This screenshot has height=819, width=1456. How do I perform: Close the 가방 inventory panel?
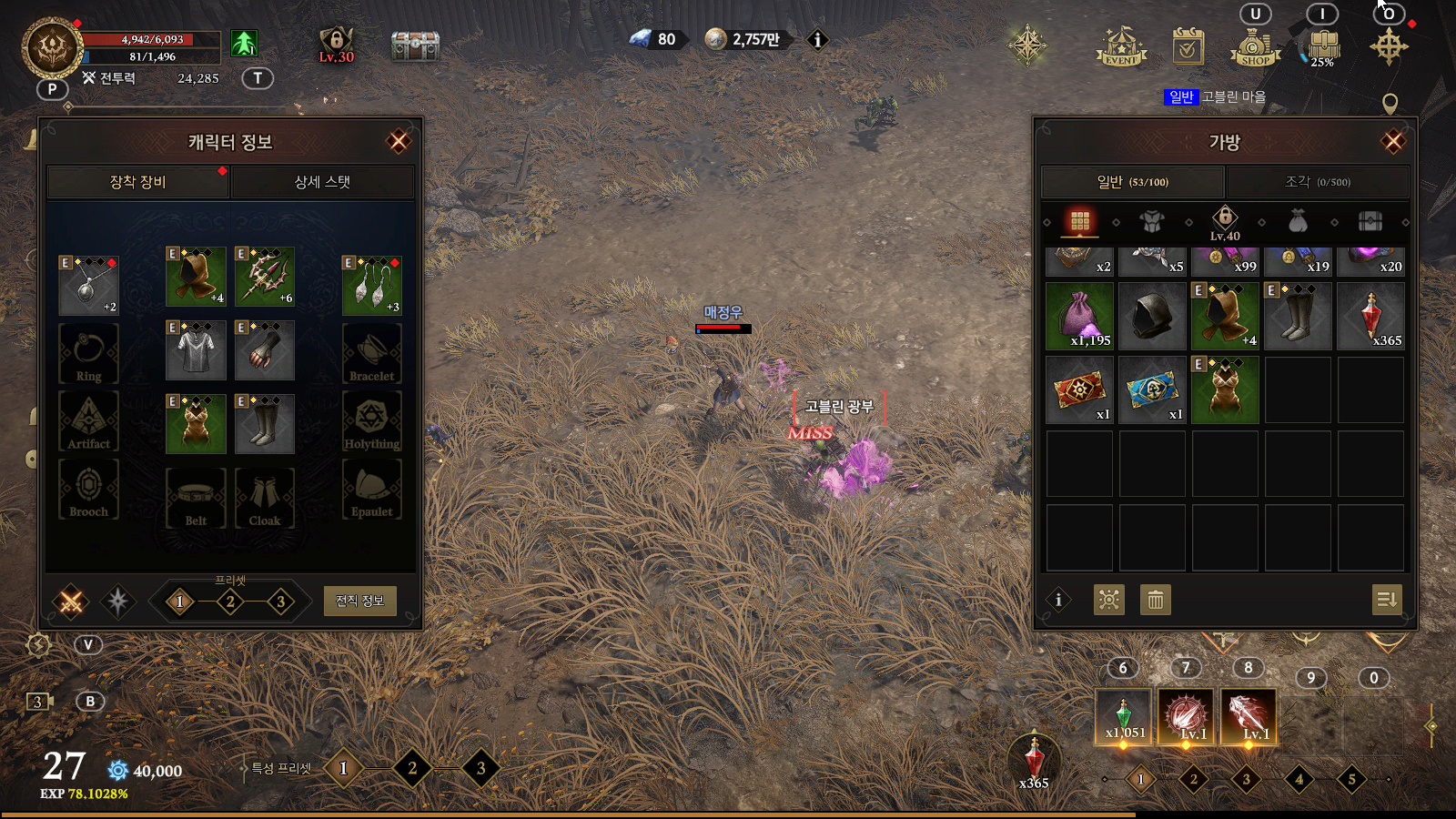1392,141
